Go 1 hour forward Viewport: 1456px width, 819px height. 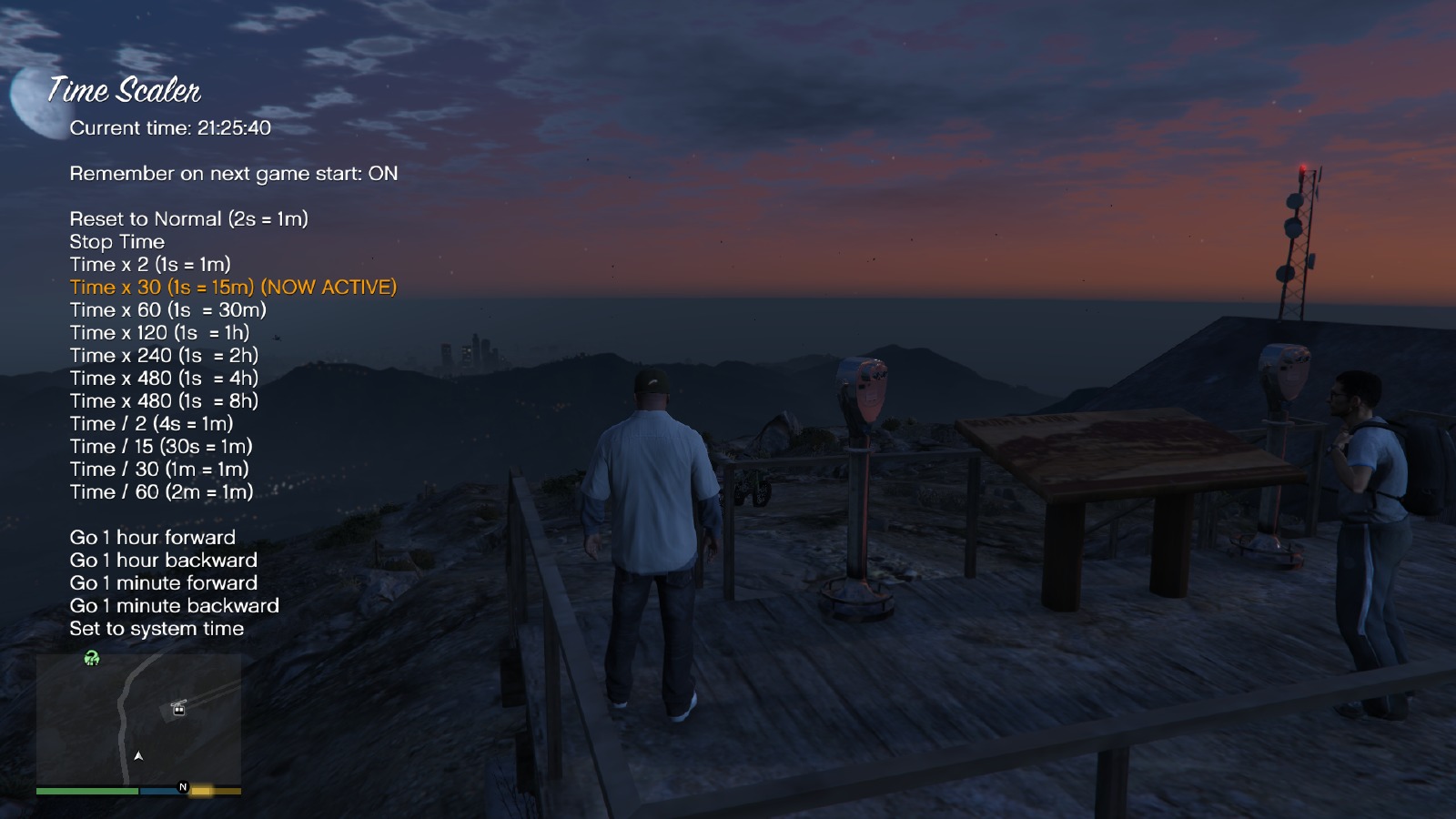point(152,538)
